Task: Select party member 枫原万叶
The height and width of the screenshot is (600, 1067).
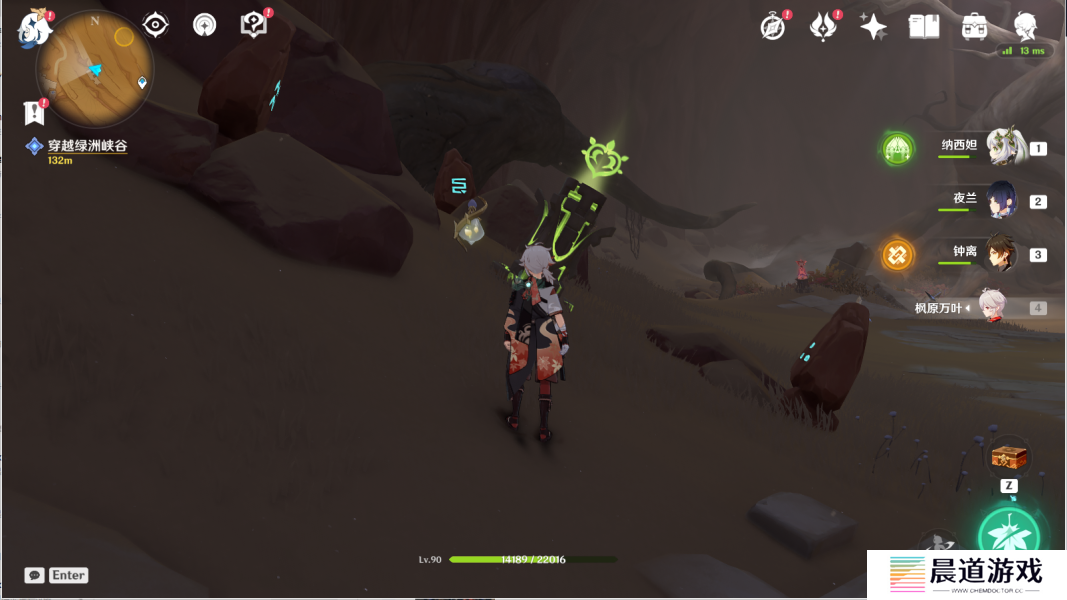Action: click(991, 307)
